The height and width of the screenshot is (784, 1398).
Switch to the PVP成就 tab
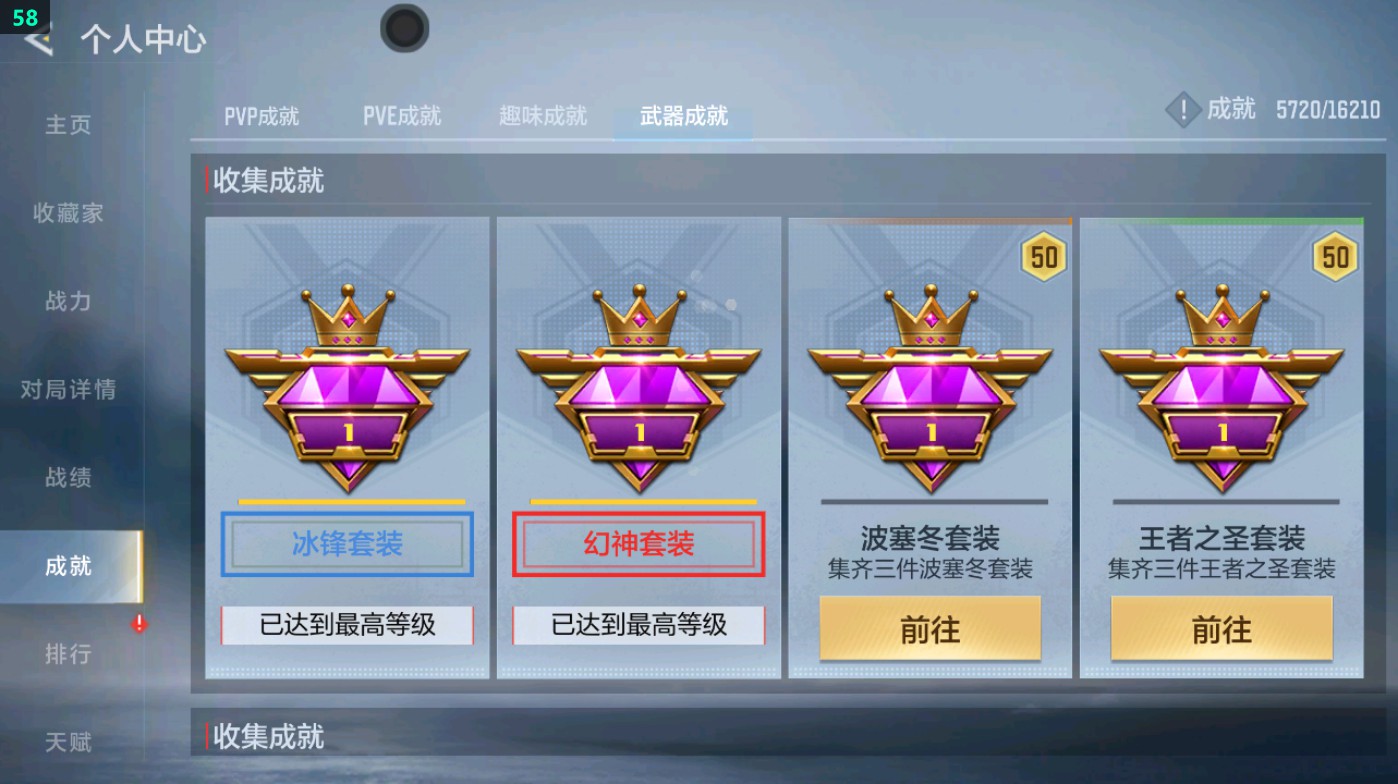[x=263, y=115]
